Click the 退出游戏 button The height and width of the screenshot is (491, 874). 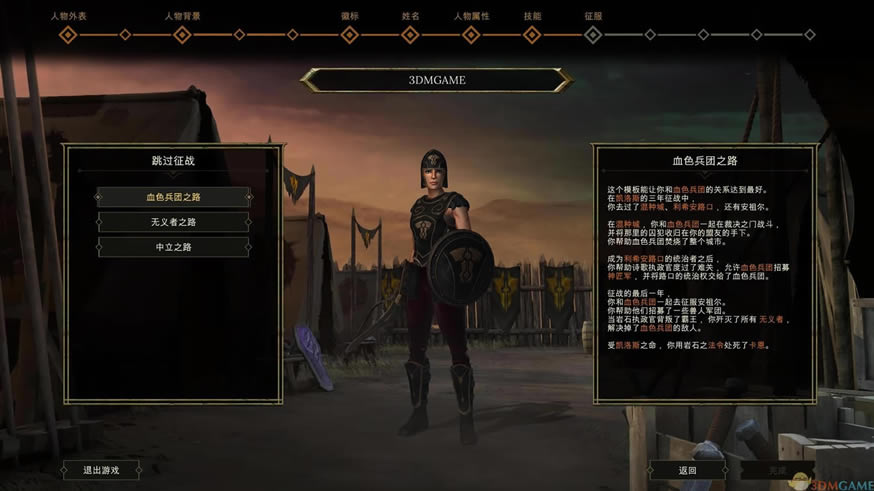click(101, 470)
